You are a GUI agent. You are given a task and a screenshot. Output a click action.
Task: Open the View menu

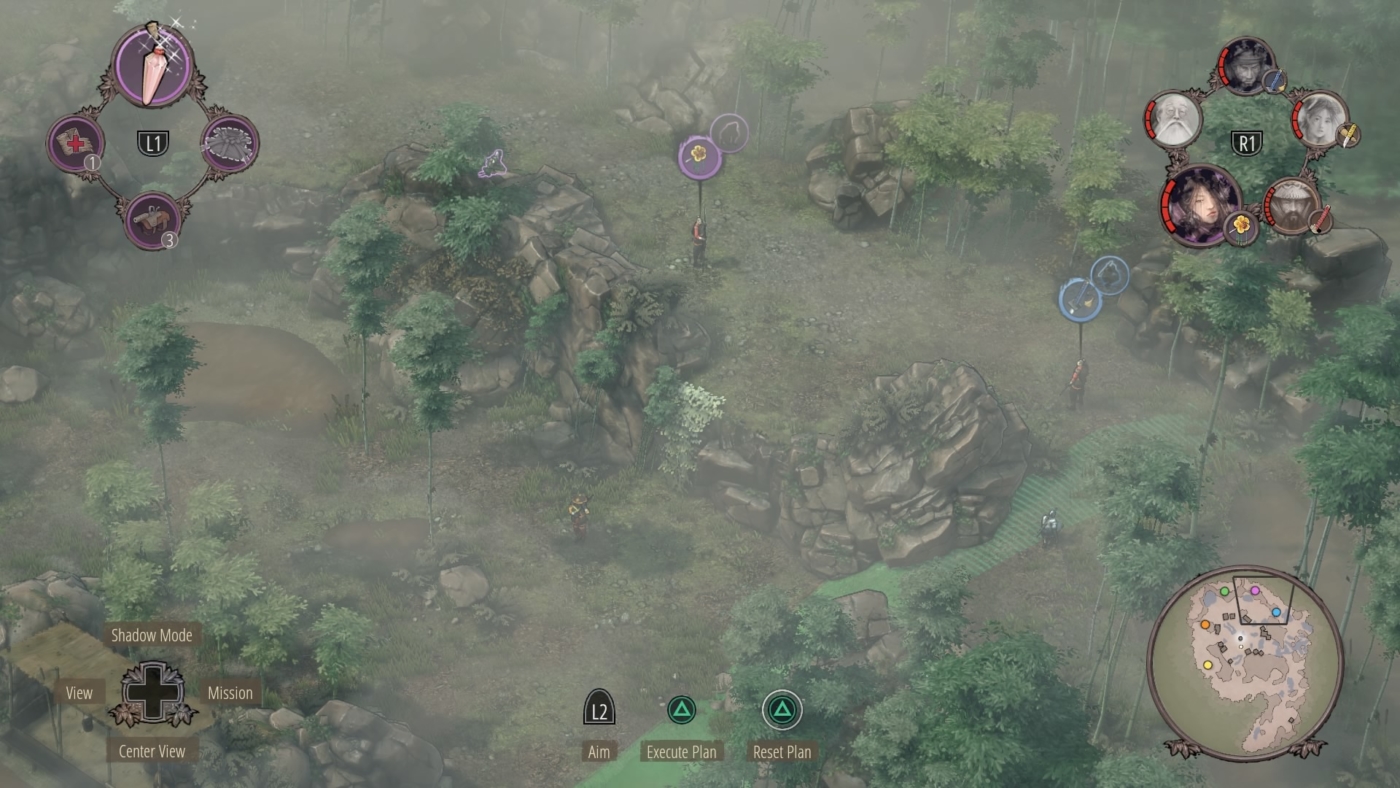pyautogui.click(x=78, y=692)
